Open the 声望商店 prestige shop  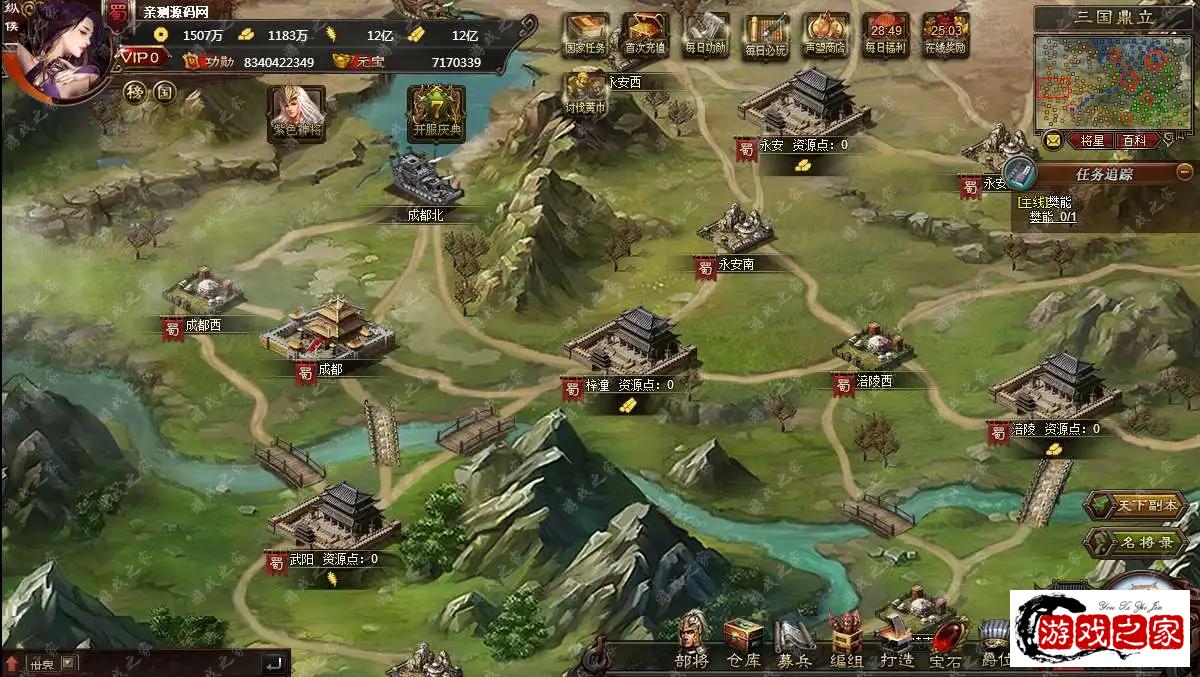(x=826, y=32)
